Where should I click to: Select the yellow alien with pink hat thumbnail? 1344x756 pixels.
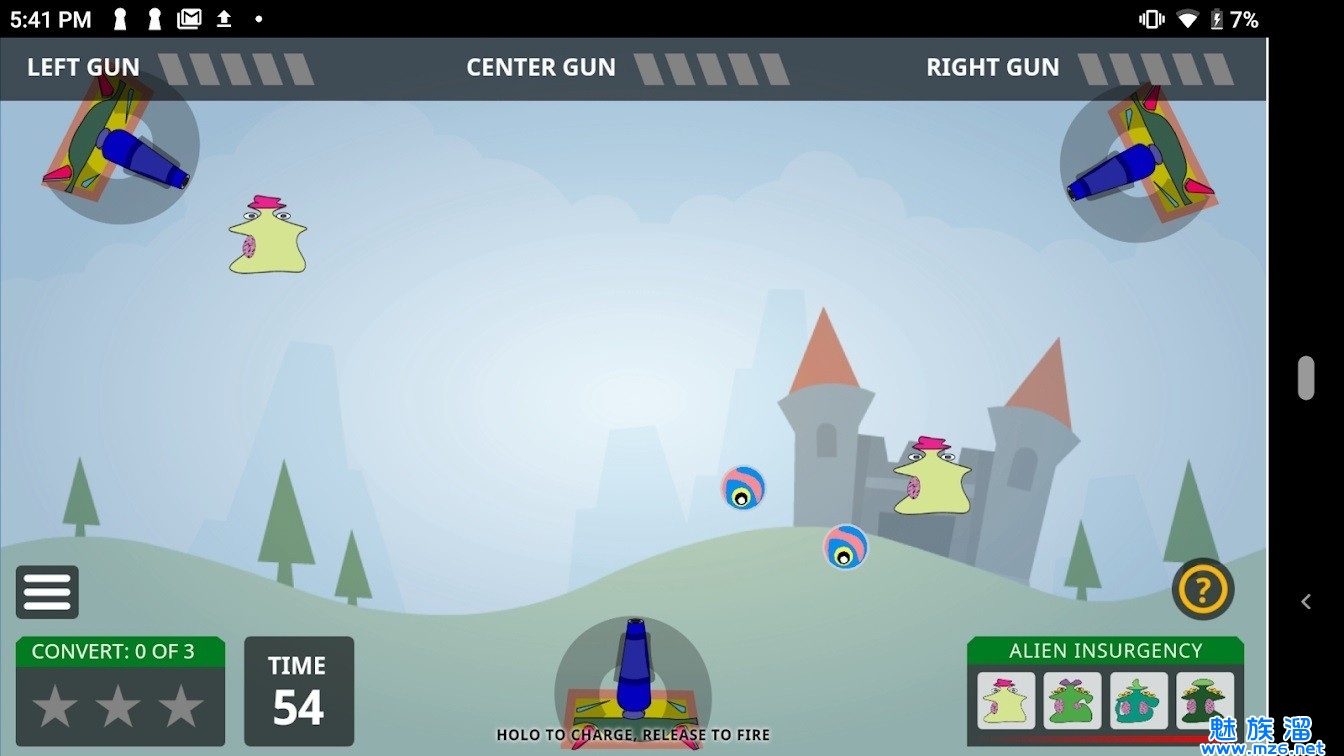pyautogui.click(x=1006, y=700)
